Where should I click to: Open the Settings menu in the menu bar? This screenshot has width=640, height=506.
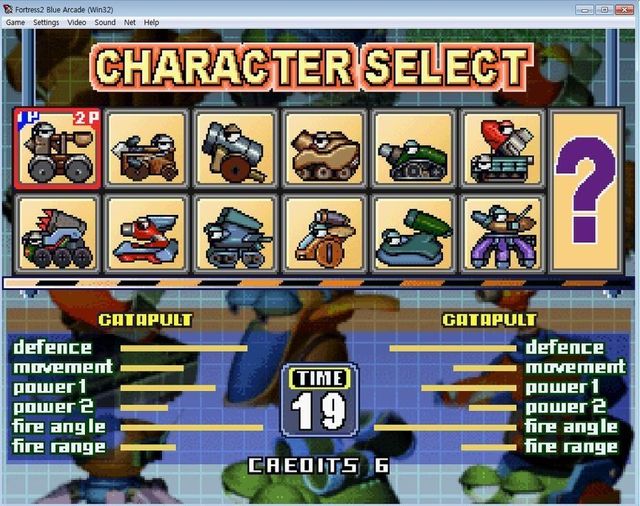pos(46,22)
